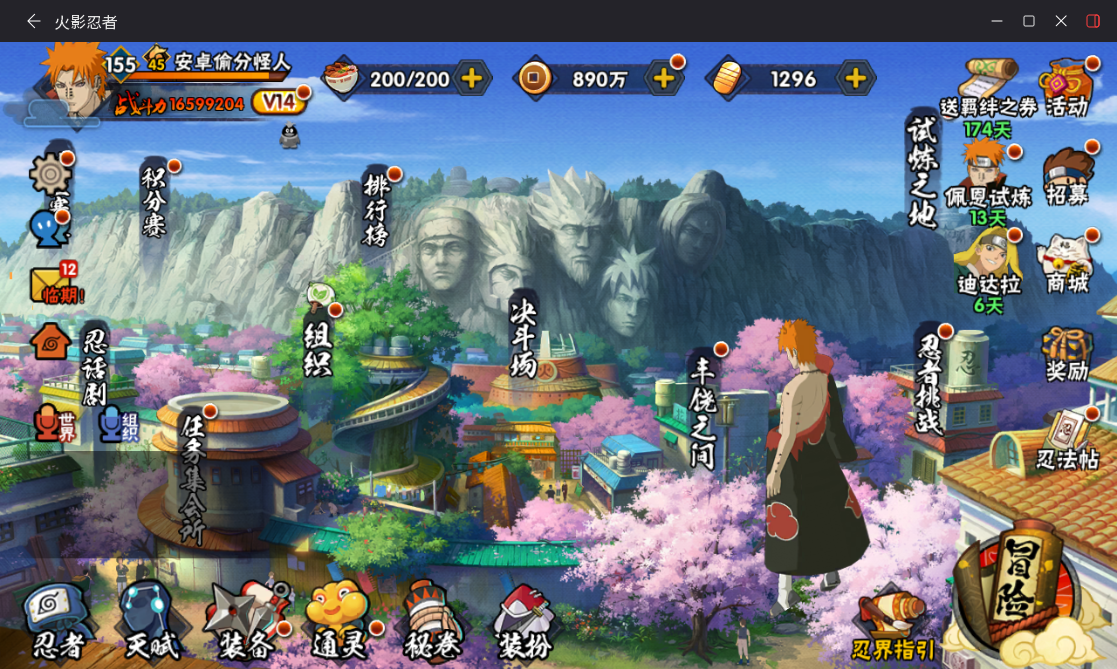Open the 通灵 summoning menu
This screenshot has width=1117, height=669.
[338, 622]
